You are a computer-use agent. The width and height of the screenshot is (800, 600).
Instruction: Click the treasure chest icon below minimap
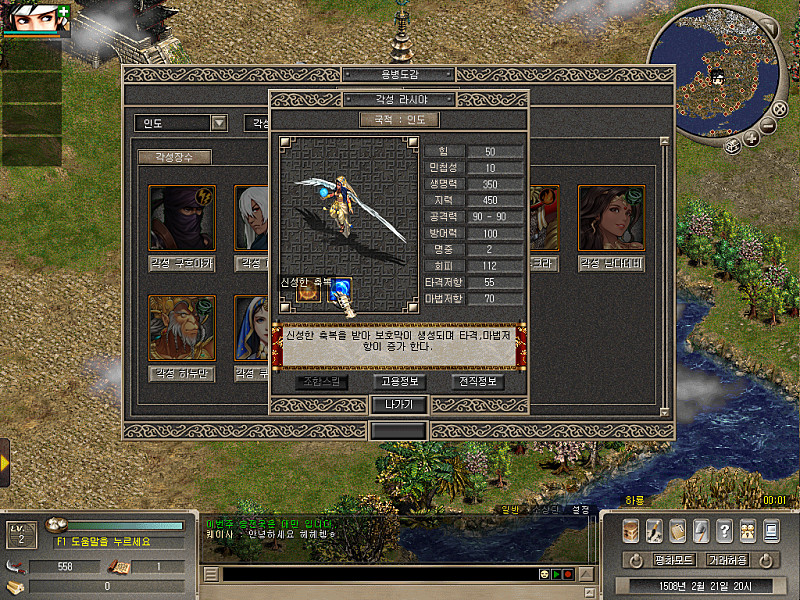coord(733,144)
